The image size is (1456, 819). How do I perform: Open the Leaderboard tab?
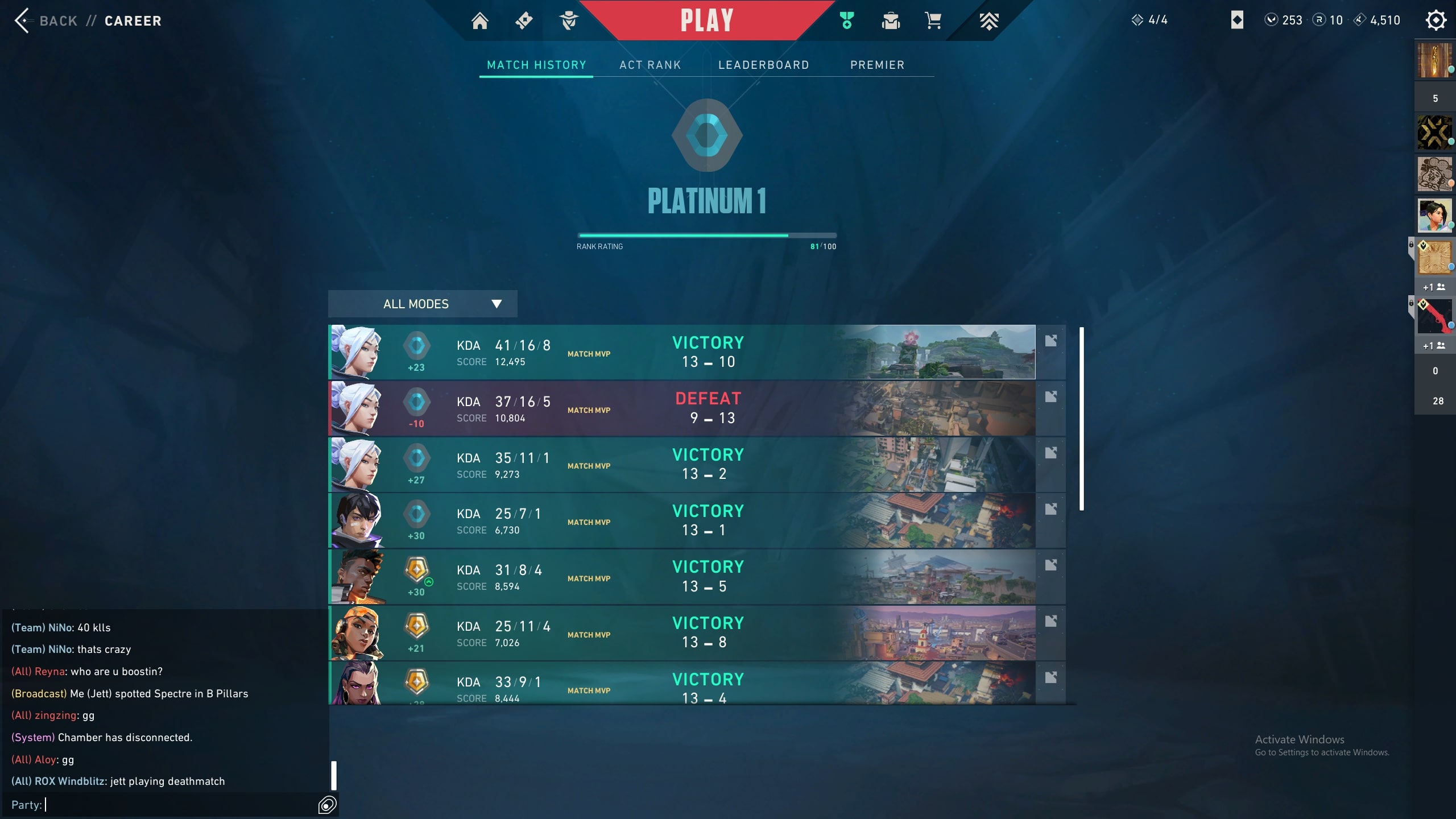point(763,65)
